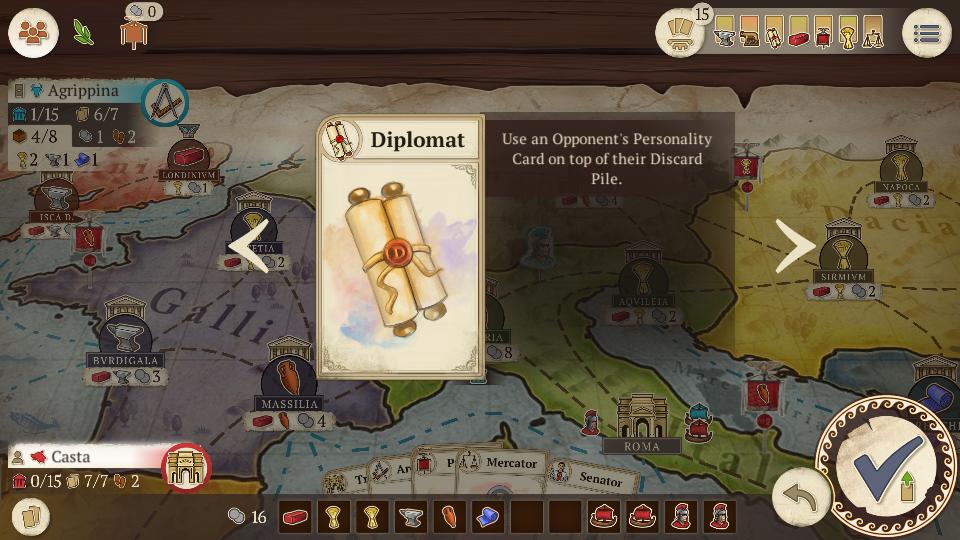Click the laurel wreath icon
Image resolution: width=960 pixels, height=540 pixels.
point(83,33)
